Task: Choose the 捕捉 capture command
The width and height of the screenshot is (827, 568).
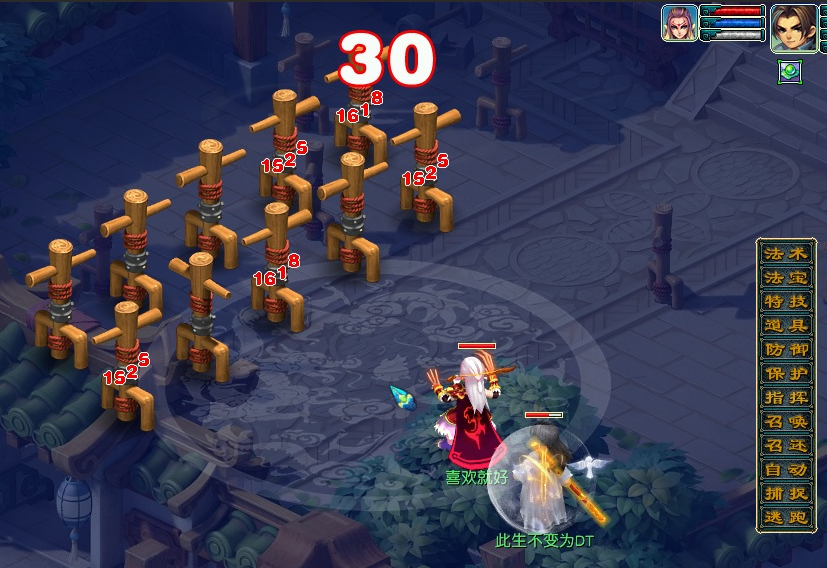Action: (x=785, y=493)
